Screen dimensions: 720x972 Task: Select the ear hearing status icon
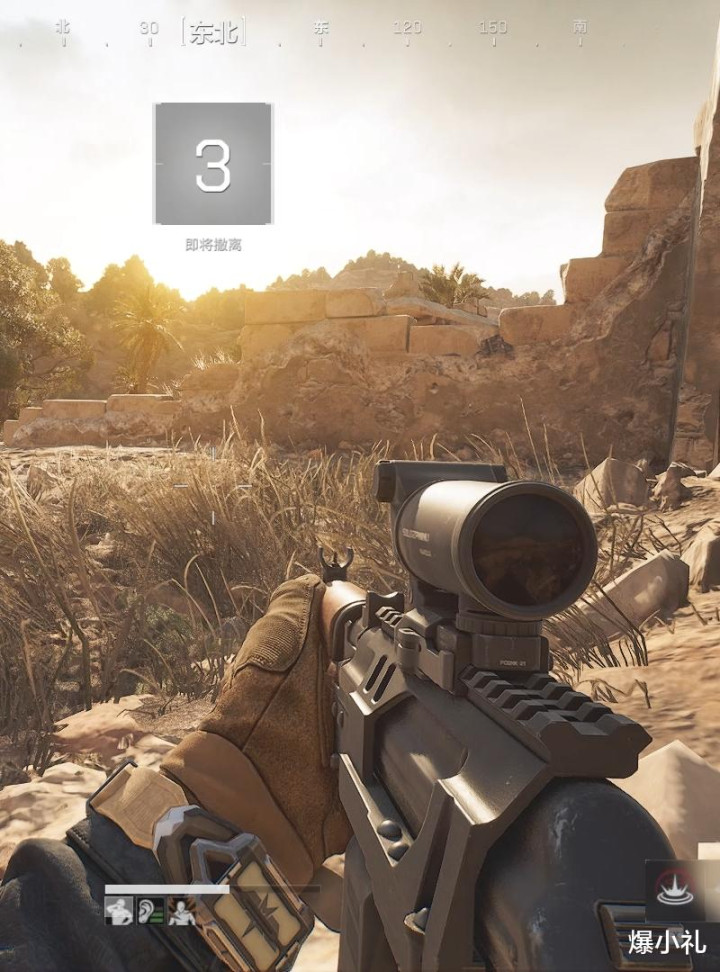150,911
